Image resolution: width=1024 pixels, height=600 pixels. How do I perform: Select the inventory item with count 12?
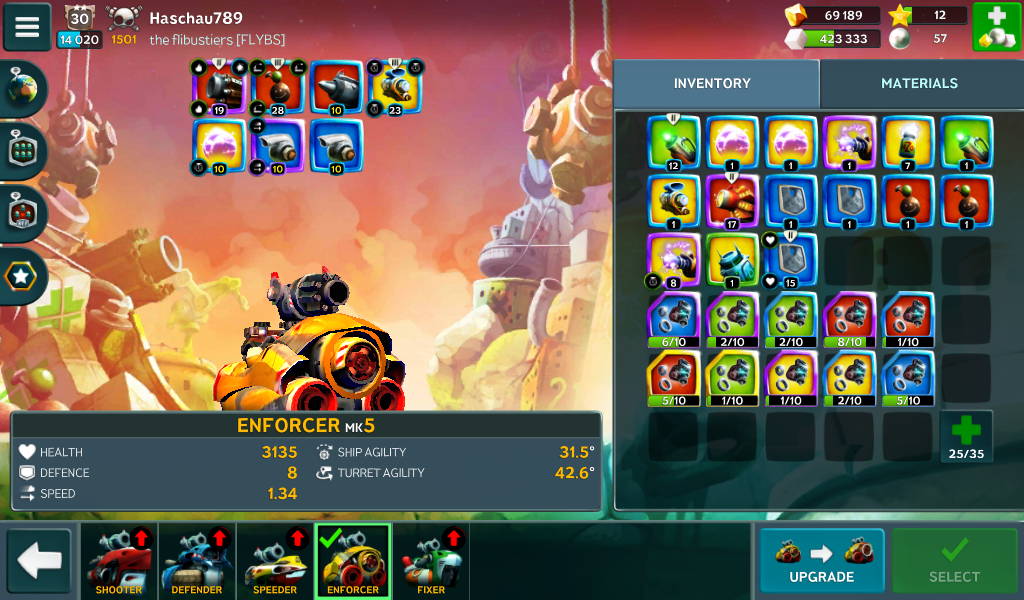tap(673, 143)
